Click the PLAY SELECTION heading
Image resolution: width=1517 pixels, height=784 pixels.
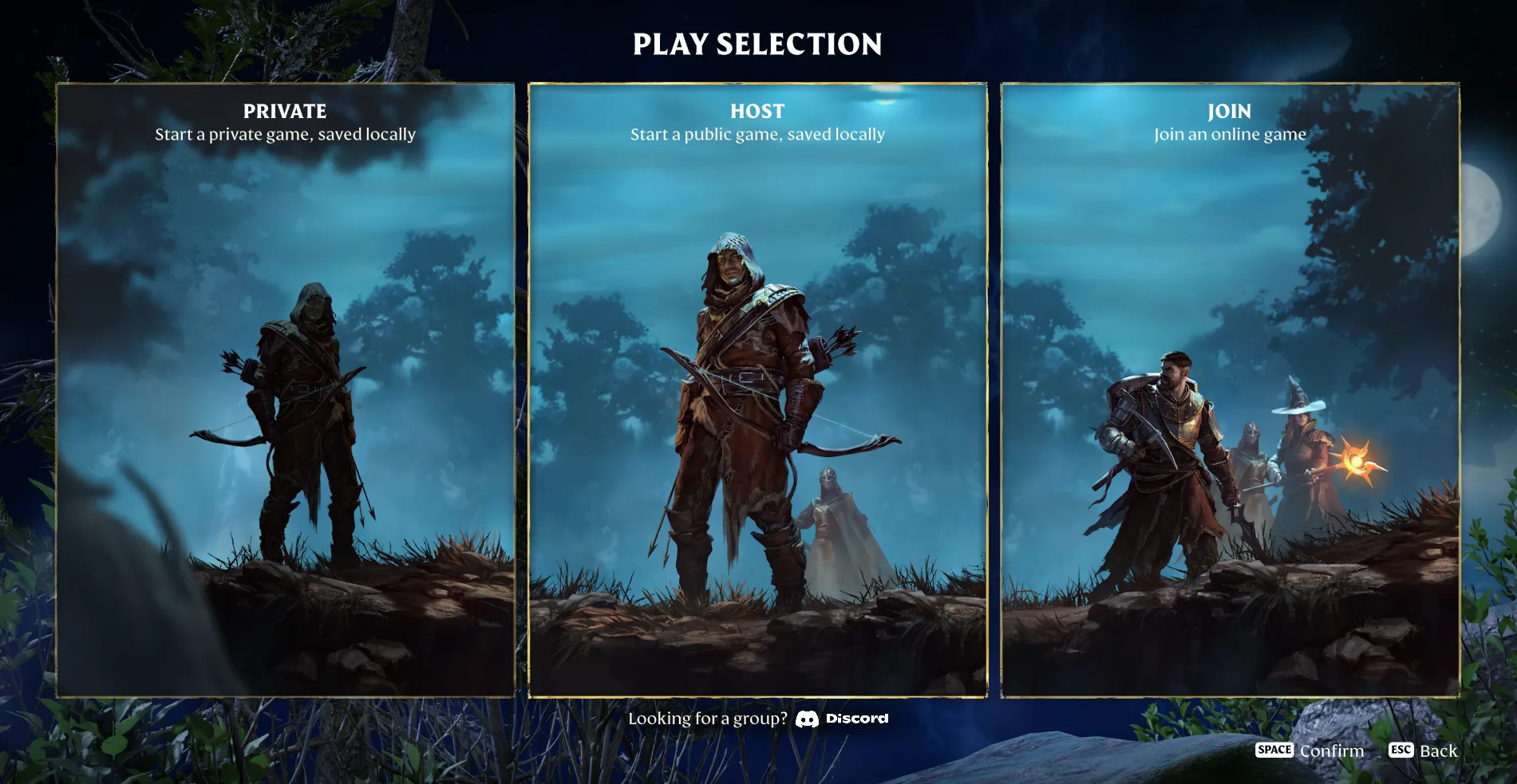coord(757,45)
